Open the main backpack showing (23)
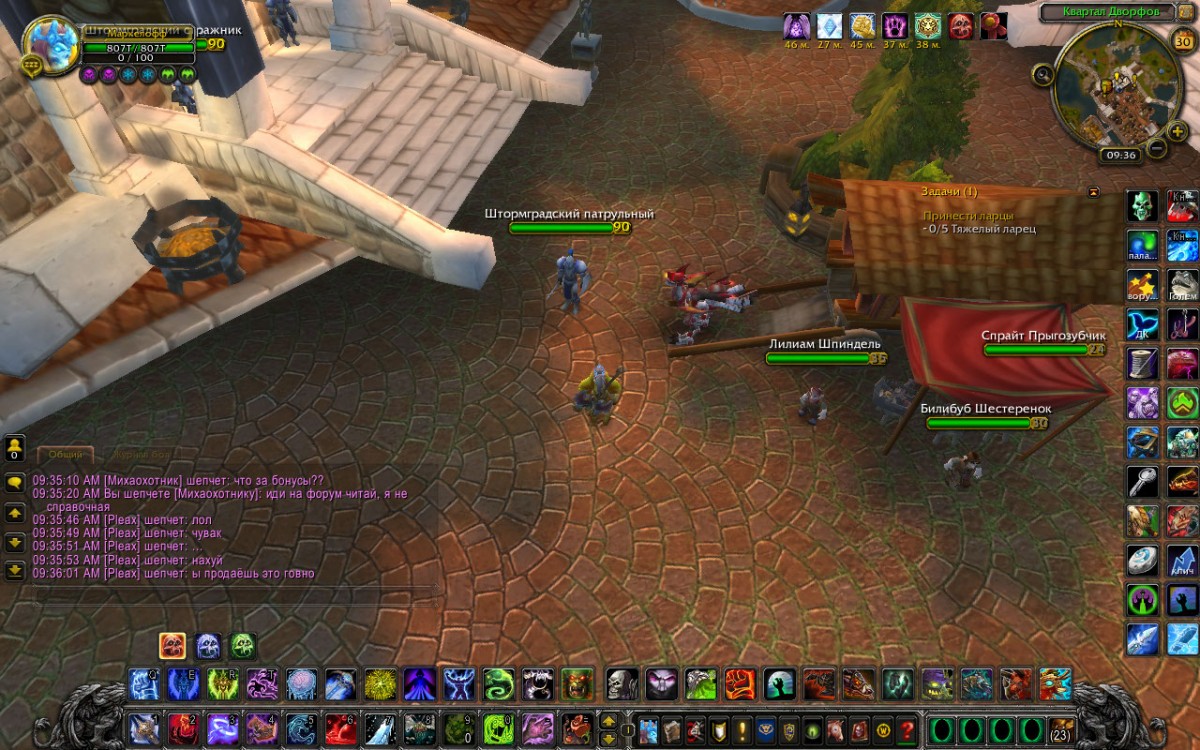Screen dimensions: 1200x750 click(x=1061, y=729)
